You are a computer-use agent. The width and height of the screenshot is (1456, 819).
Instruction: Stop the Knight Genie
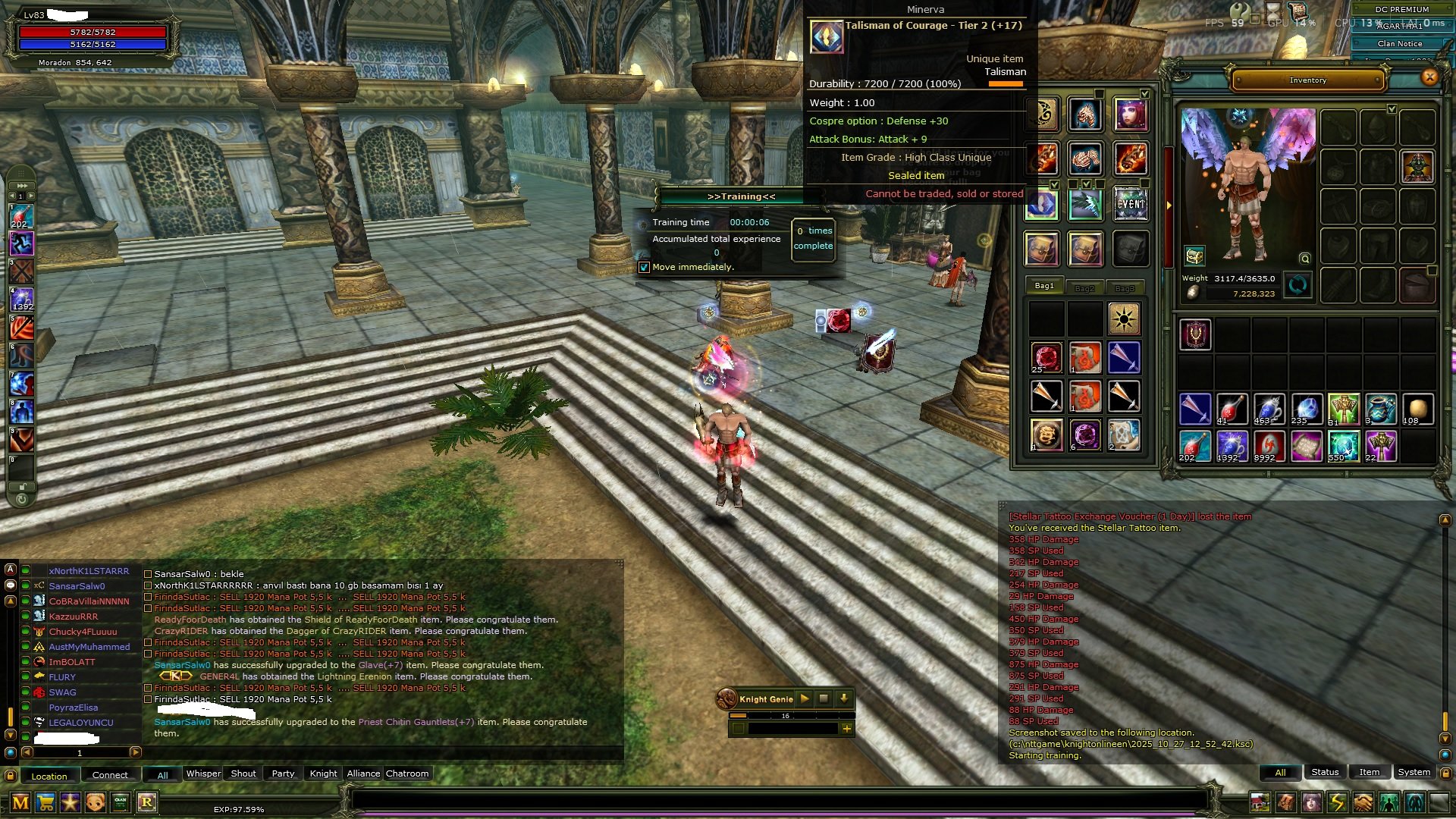(824, 698)
